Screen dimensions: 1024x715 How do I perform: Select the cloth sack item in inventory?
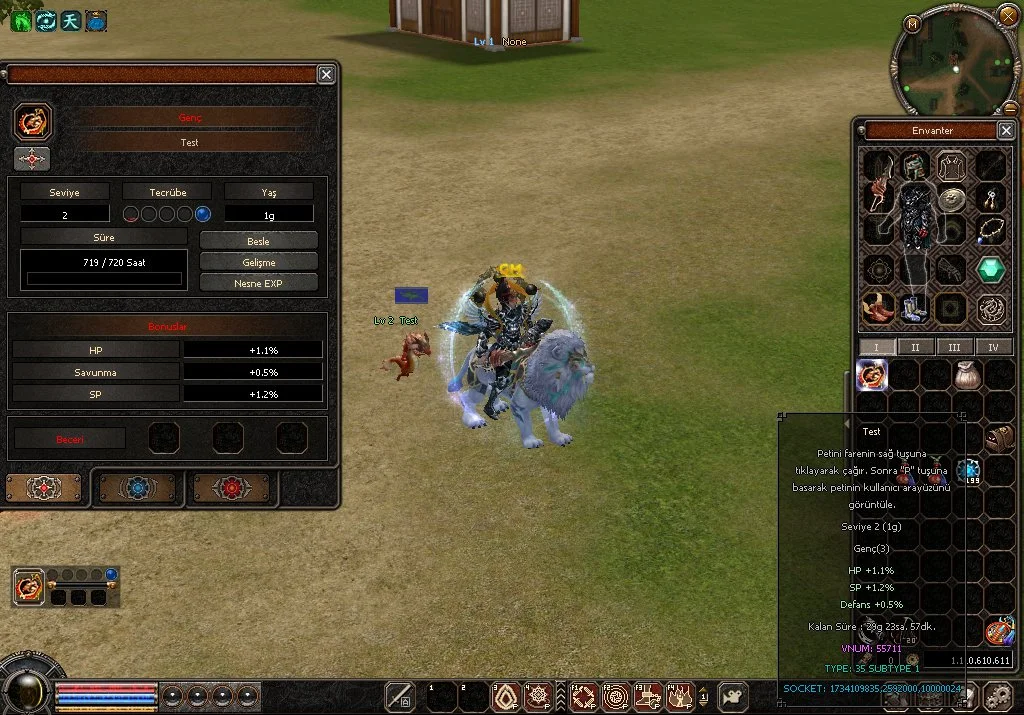pyautogui.click(x=968, y=375)
